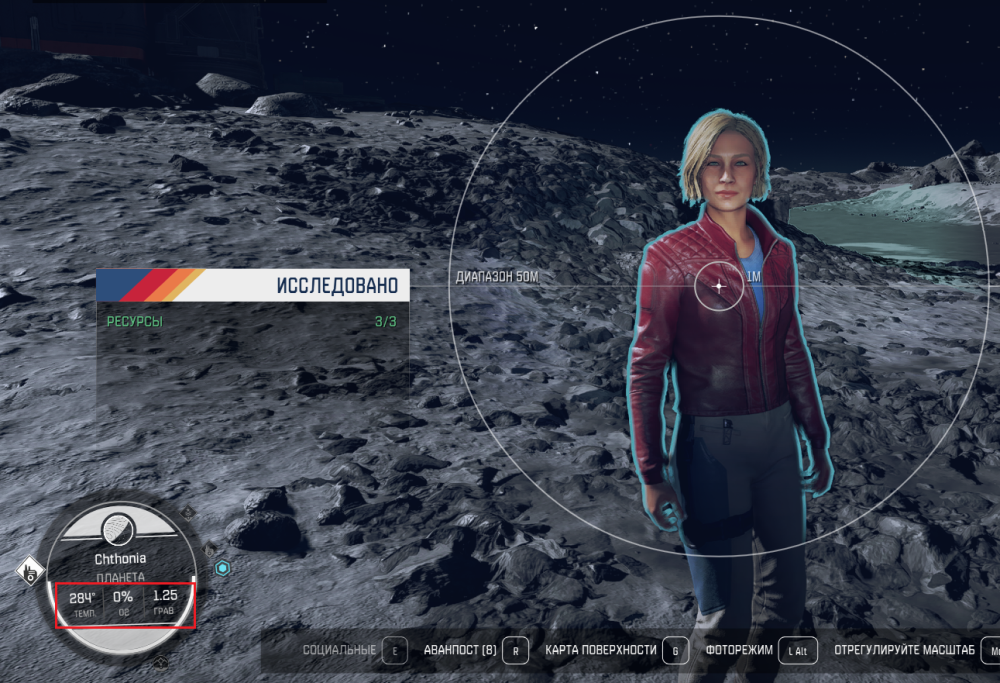Click the white diamond marker left of the compass

pos(31,572)
